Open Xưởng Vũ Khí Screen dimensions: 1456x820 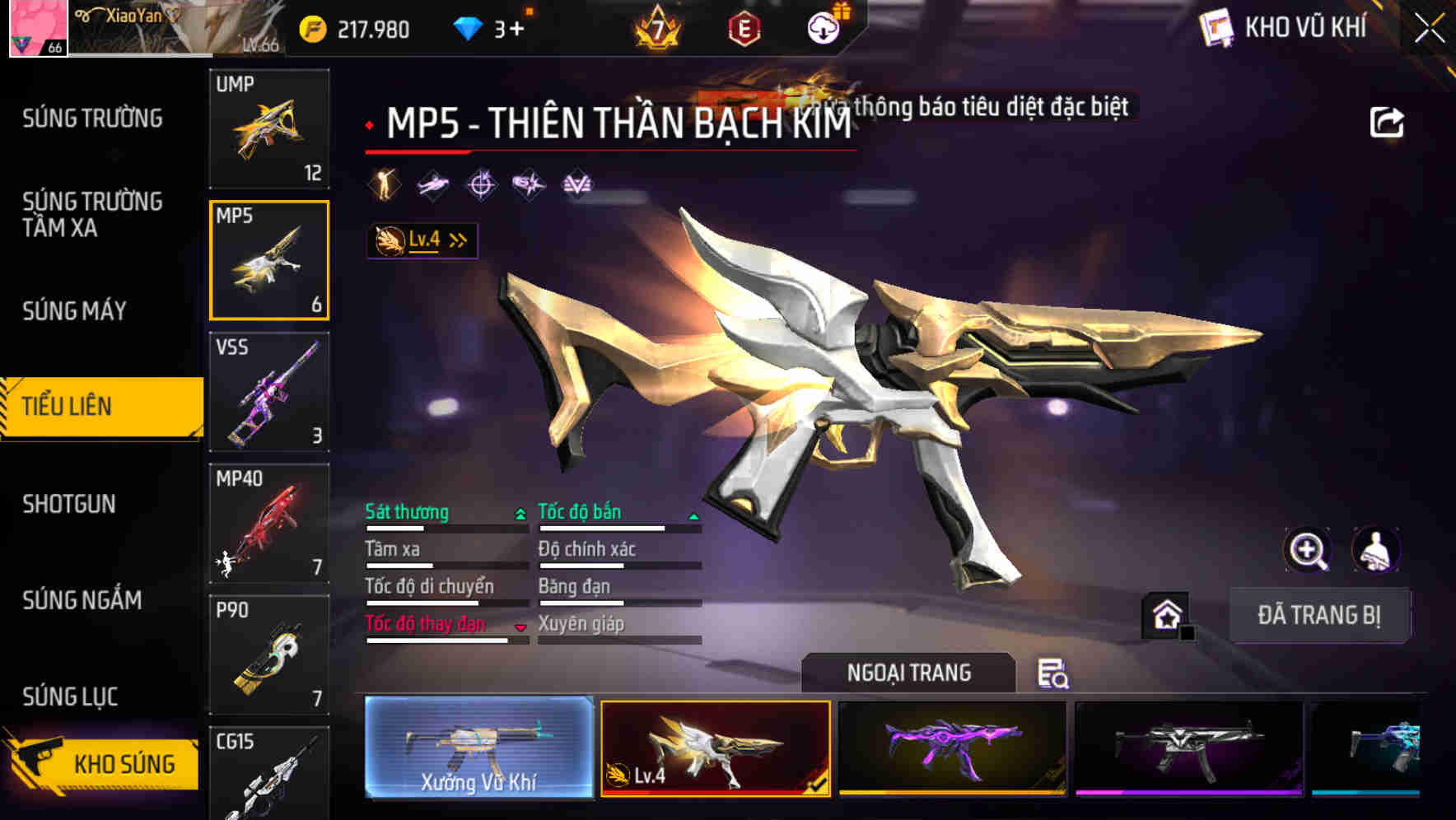tap(476, 751)
